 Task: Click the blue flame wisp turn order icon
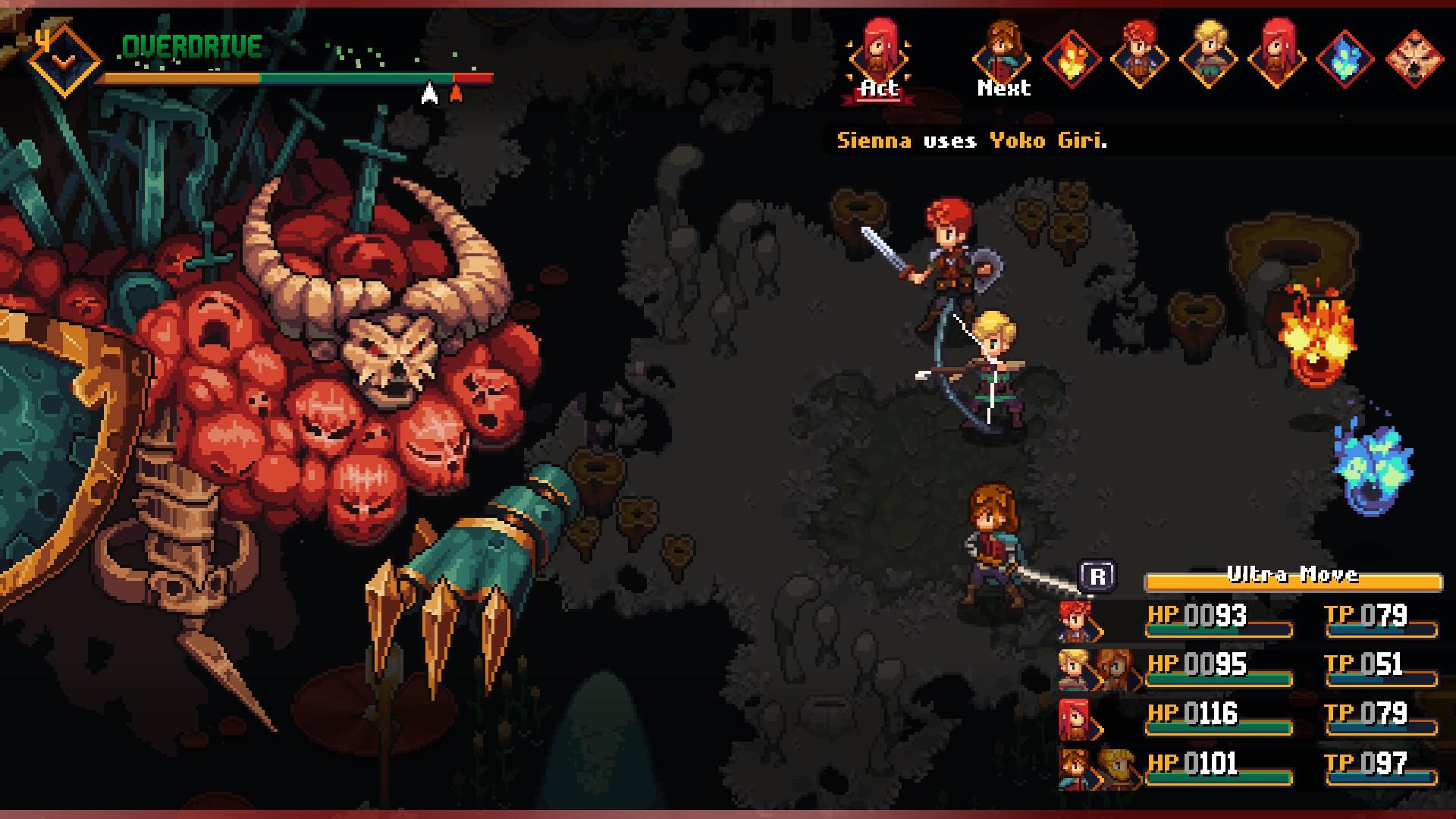(x=1345, y=59)
